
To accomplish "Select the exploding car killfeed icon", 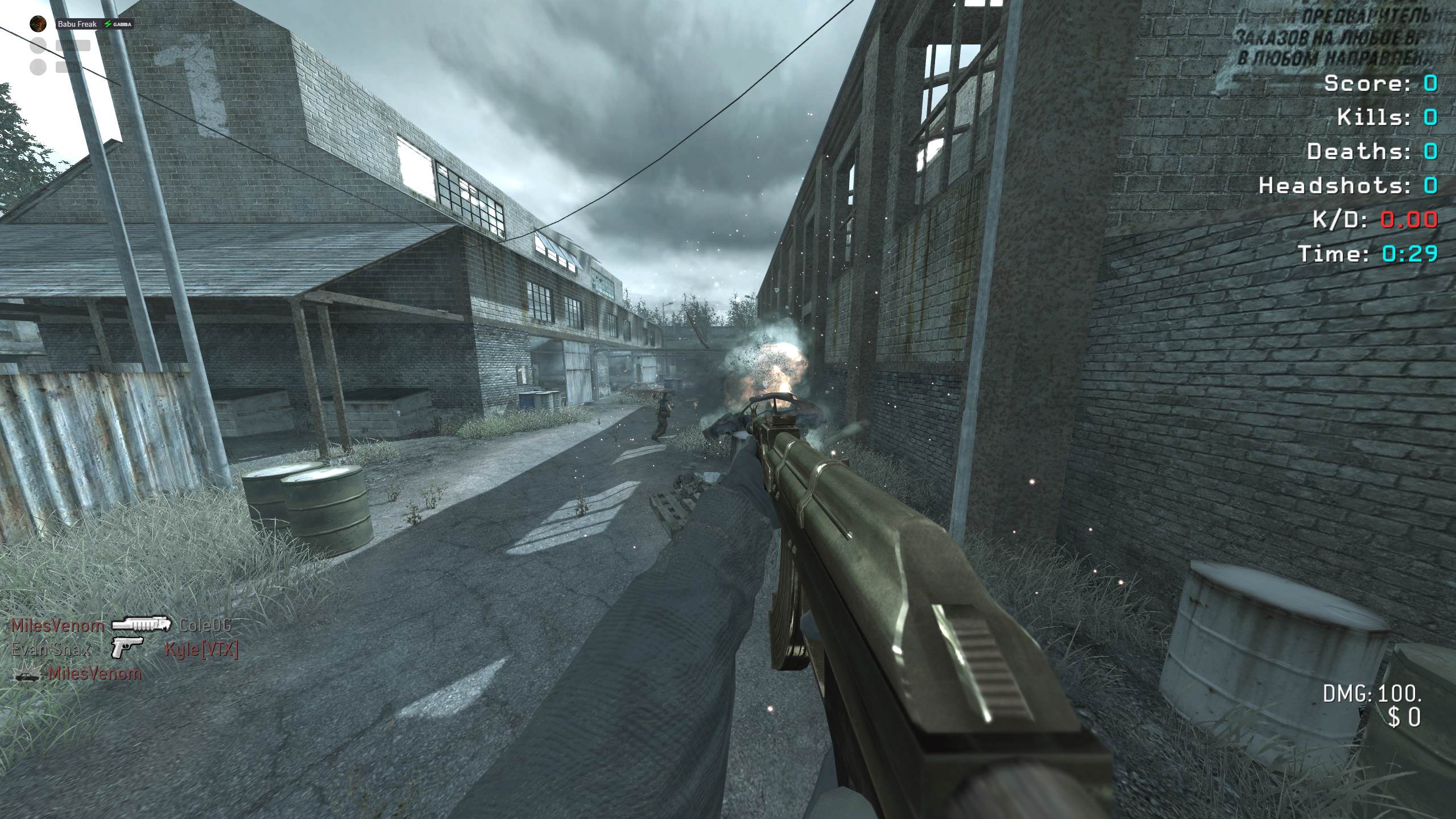I will (x=27, y=674).
